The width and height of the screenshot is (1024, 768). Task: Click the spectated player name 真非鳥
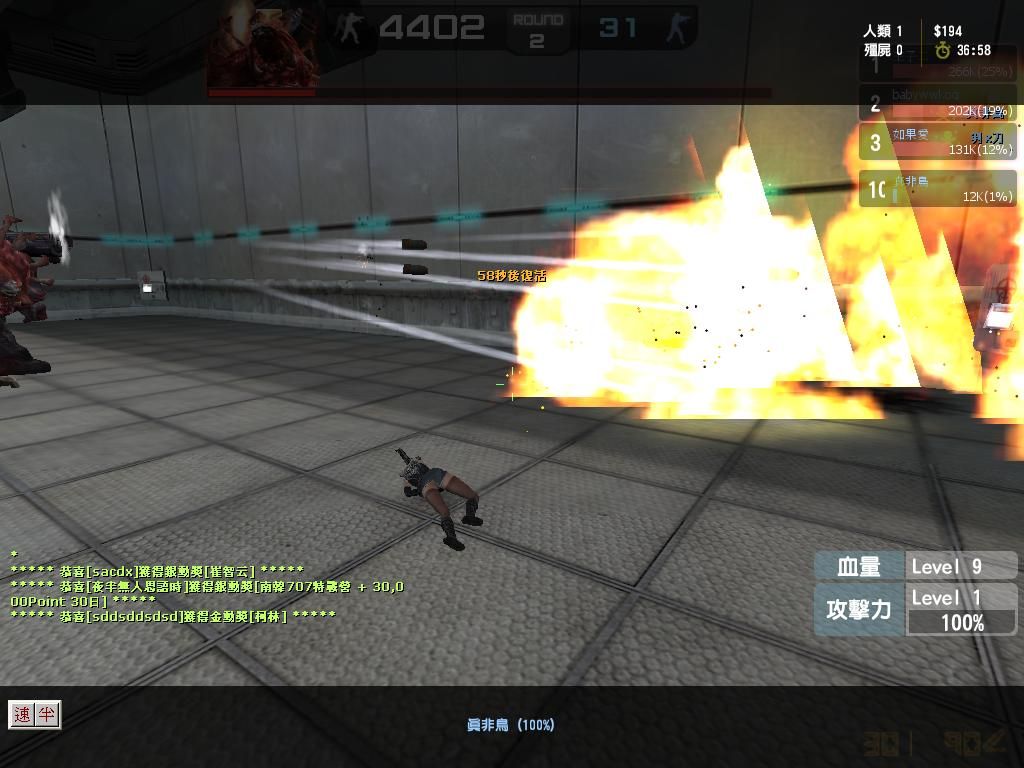[x=510, y=724]
